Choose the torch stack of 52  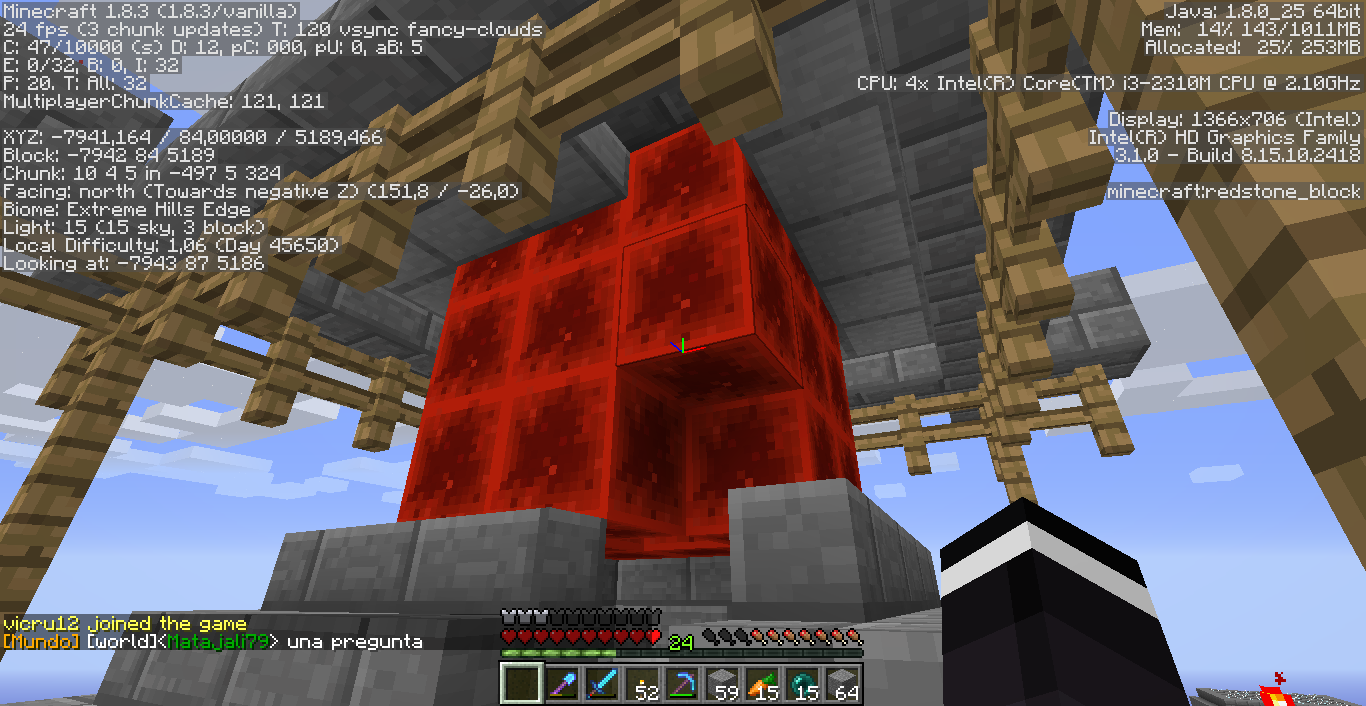(641, 684)
